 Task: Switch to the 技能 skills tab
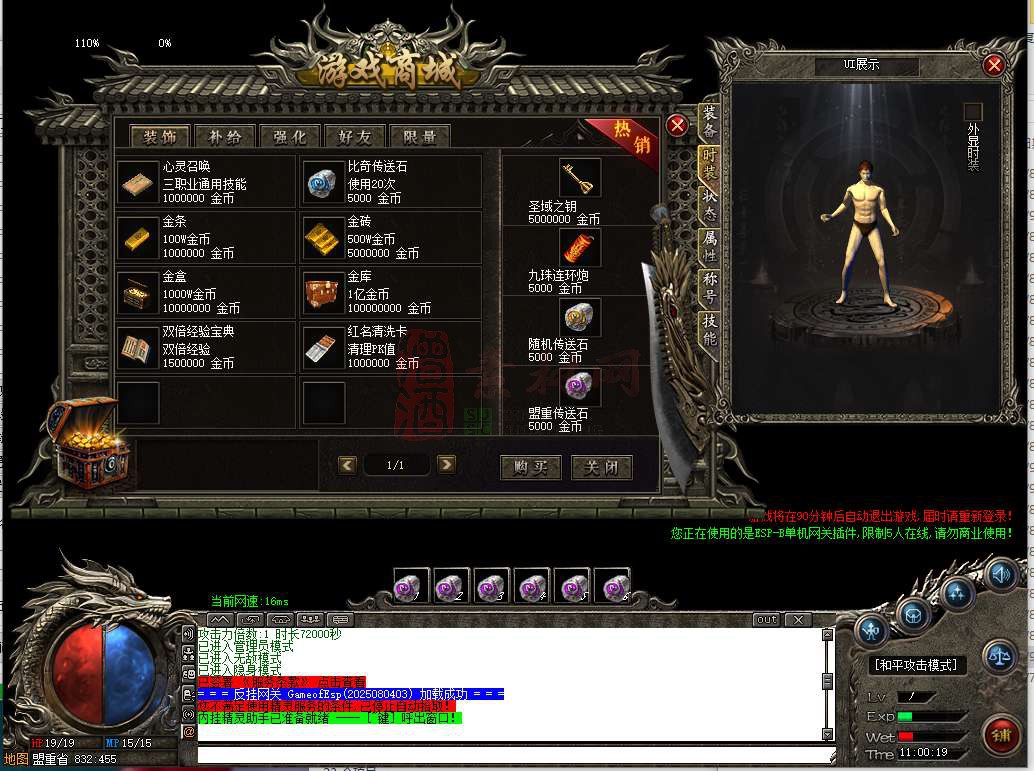click(x=709, y=329)
